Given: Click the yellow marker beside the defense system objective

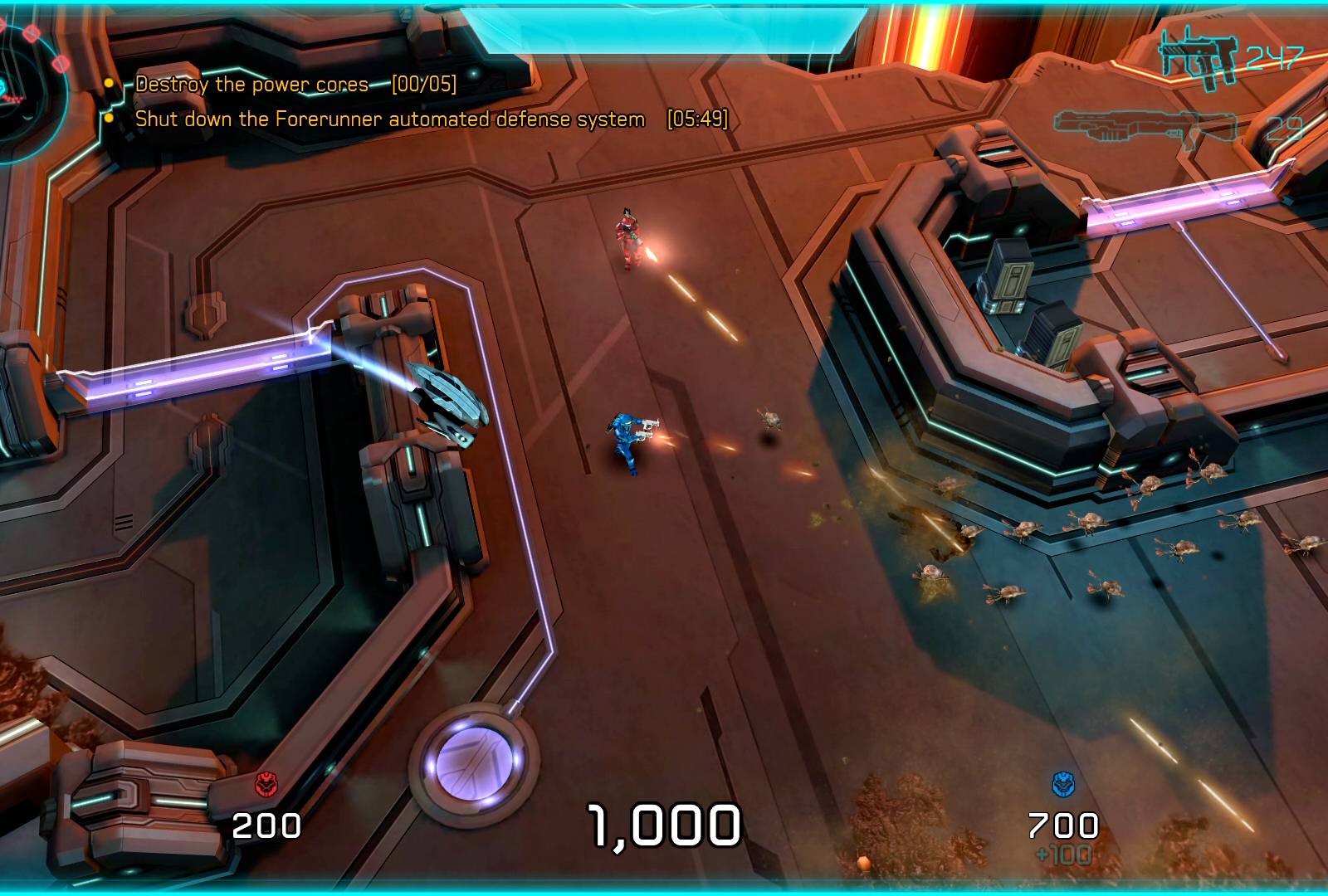Looking at the screenshot, I should pyautogui.click(x=109, y=119).
